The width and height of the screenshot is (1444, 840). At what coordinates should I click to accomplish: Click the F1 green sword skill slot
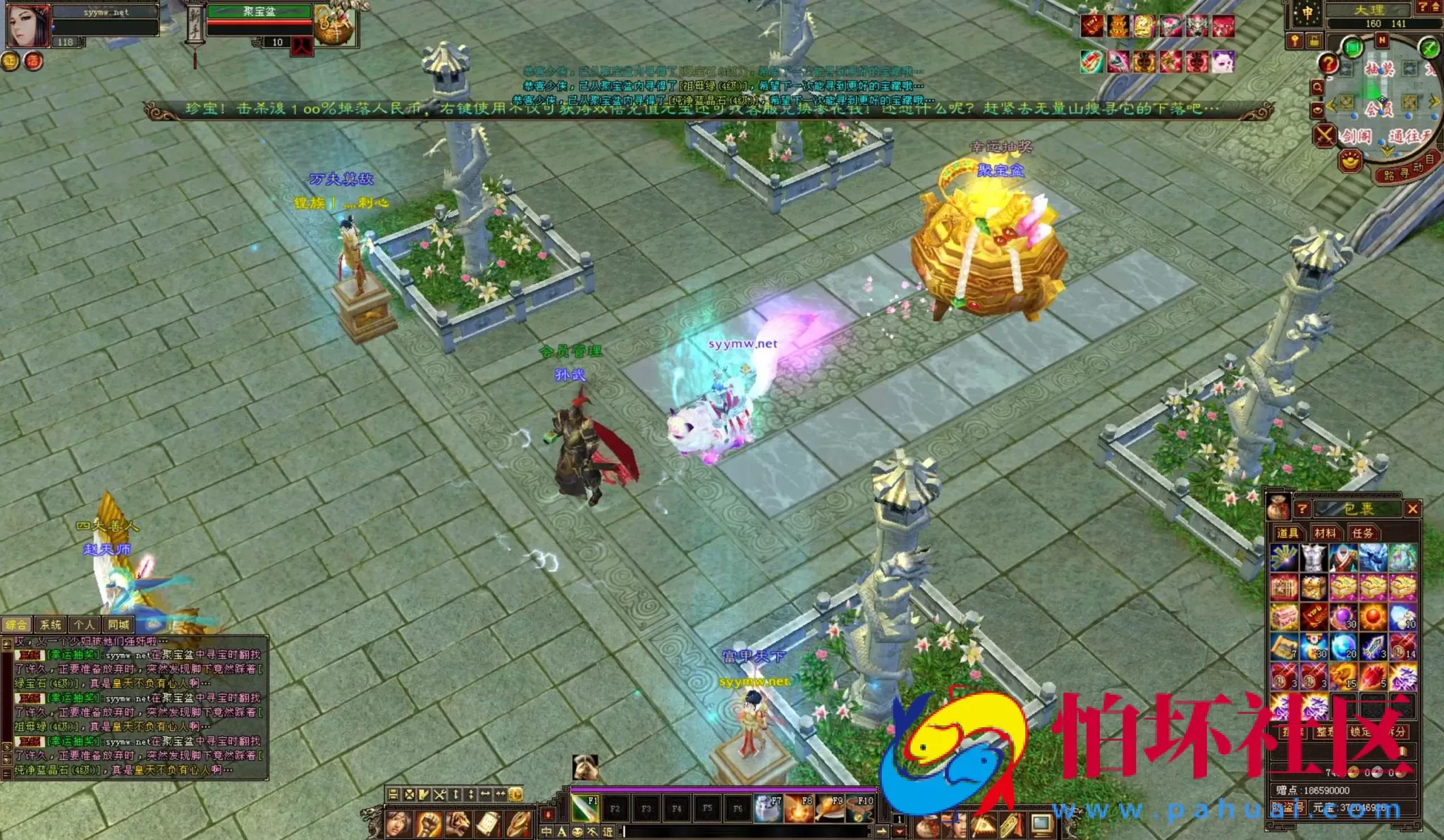click(x=585, y=808)
